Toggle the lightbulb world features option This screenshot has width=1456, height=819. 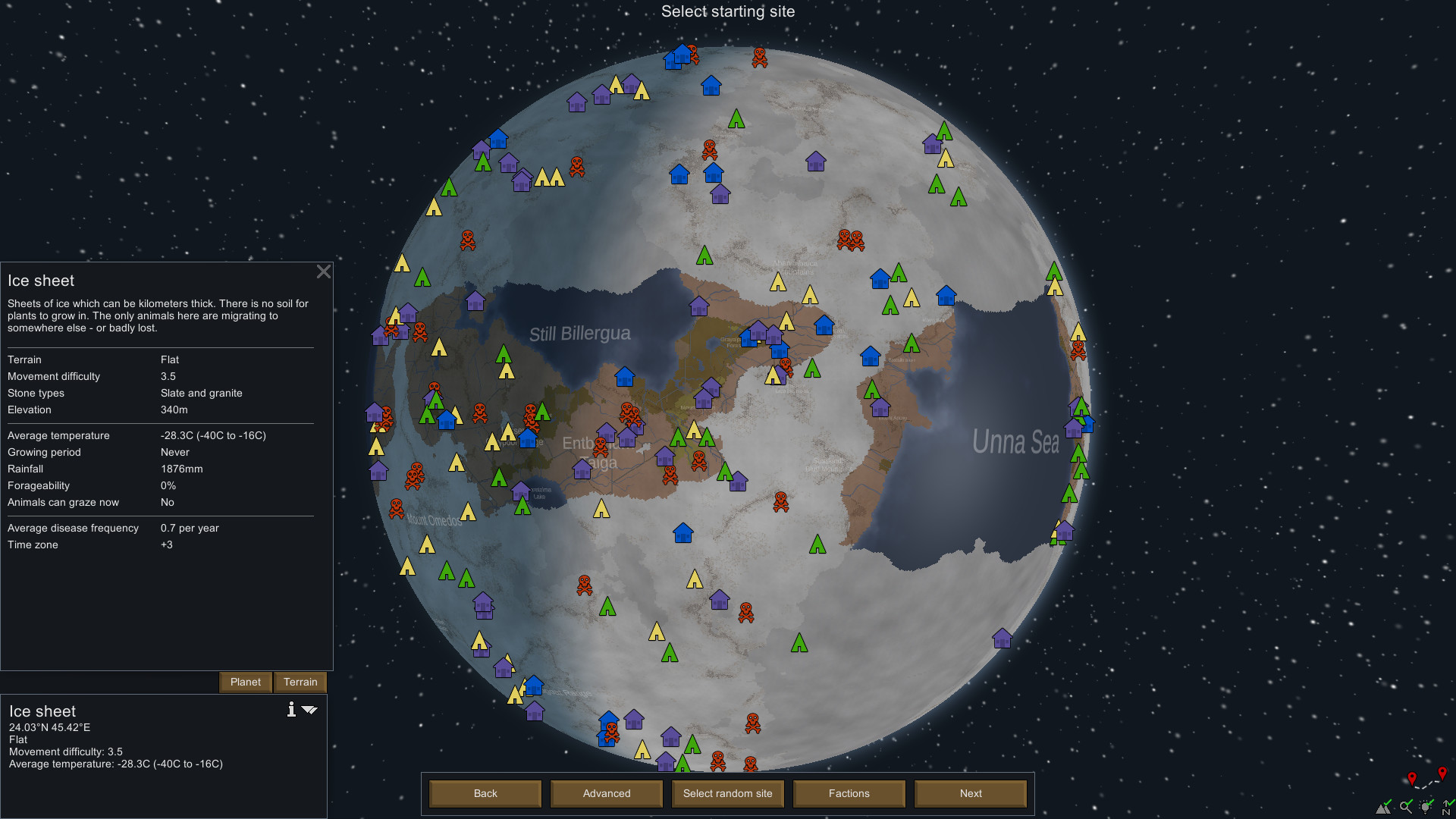pos(1424,808)
